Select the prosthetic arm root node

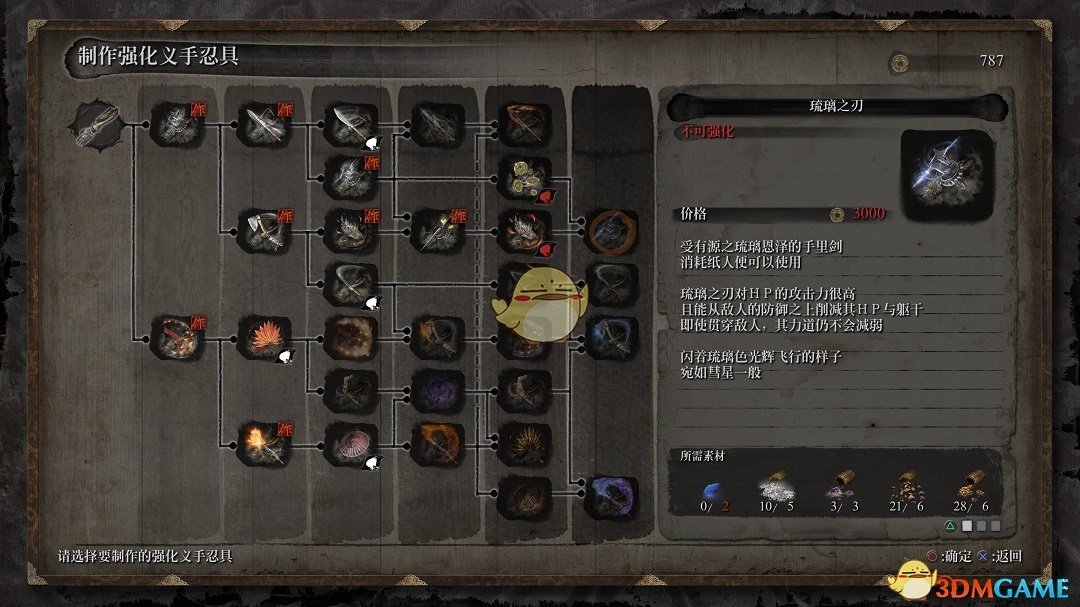tap(97, 125)
